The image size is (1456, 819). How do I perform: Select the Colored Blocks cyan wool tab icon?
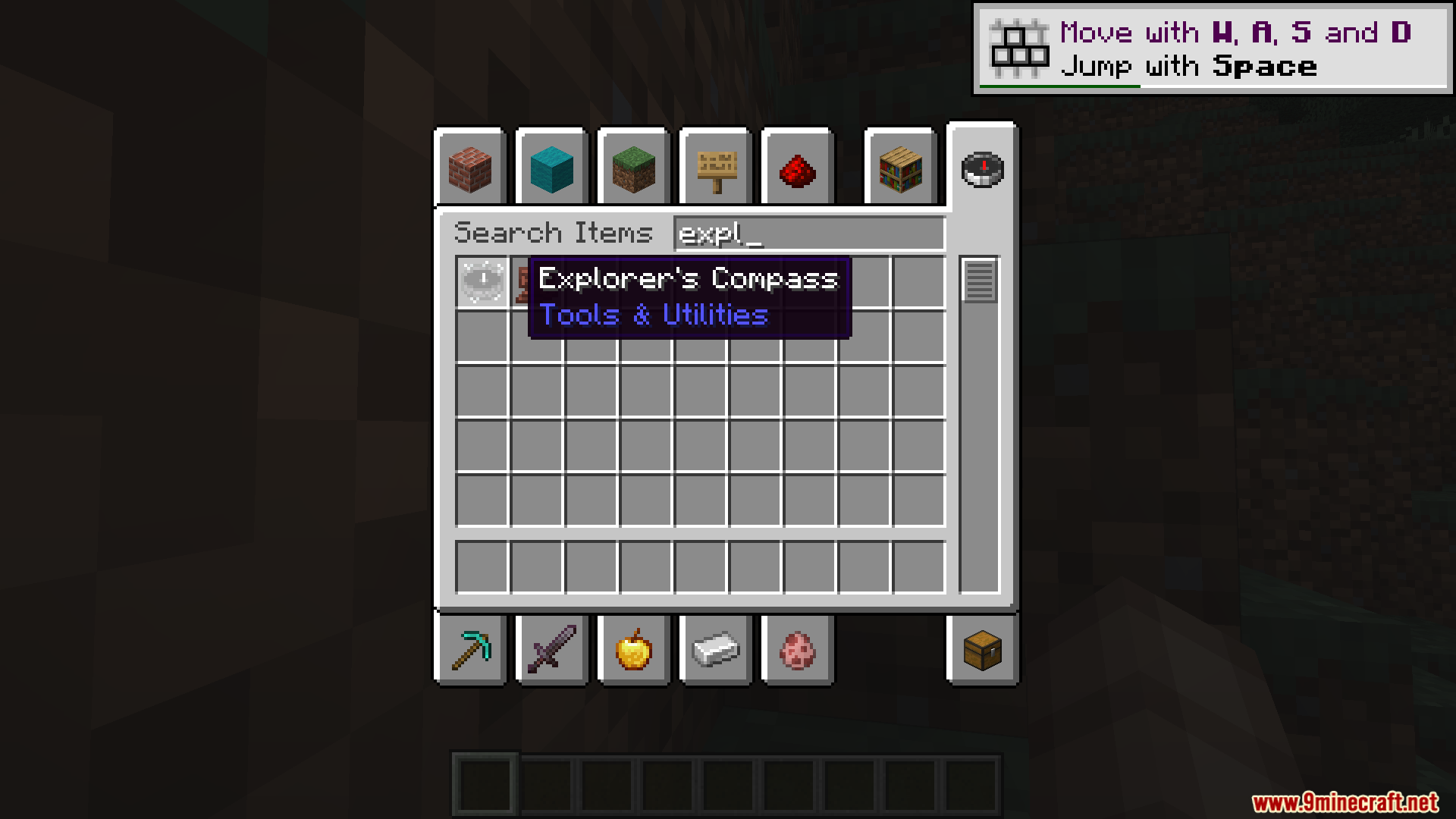click(551, 170)
